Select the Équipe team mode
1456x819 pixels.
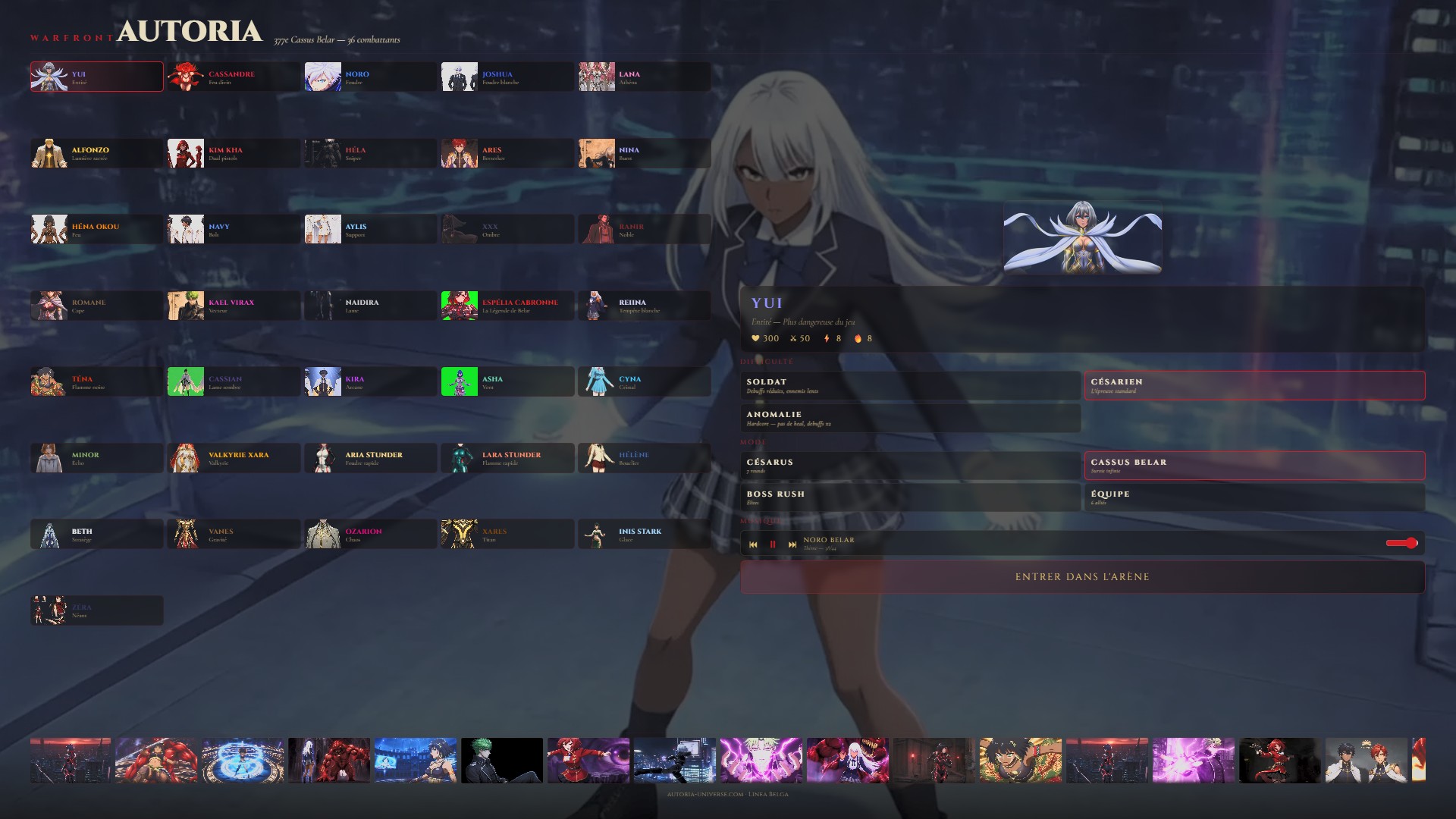[1254, 497]
